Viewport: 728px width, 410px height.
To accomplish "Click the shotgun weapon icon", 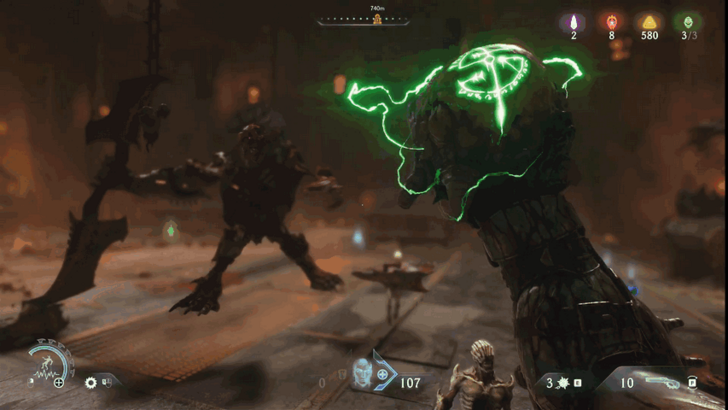I will 662,381.
